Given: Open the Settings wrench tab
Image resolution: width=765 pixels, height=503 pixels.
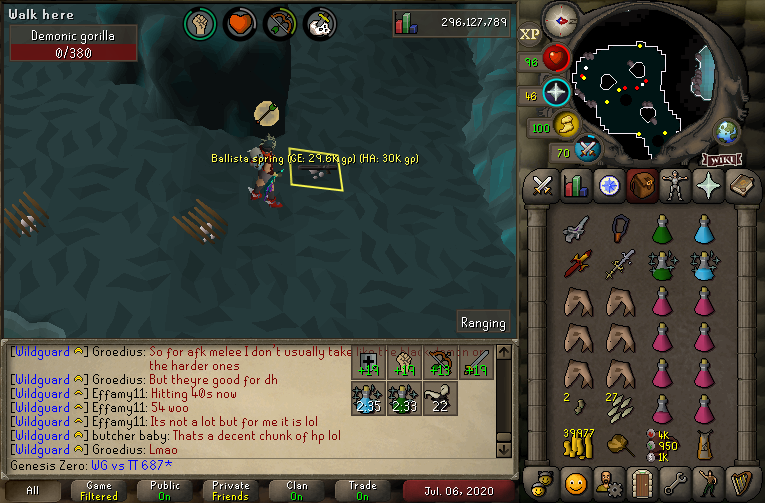Looking at the screenshot, I should tap(675, 483).
